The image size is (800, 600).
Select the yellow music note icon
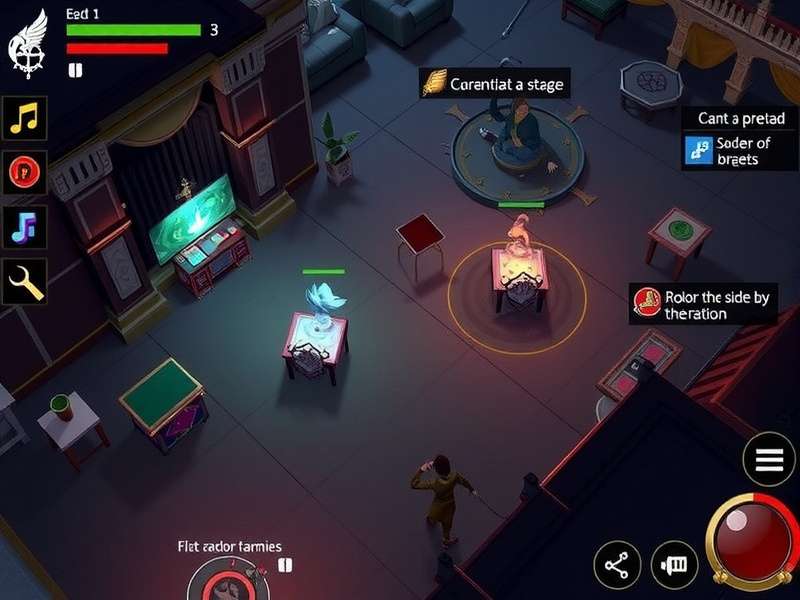[x=25, y=118]
